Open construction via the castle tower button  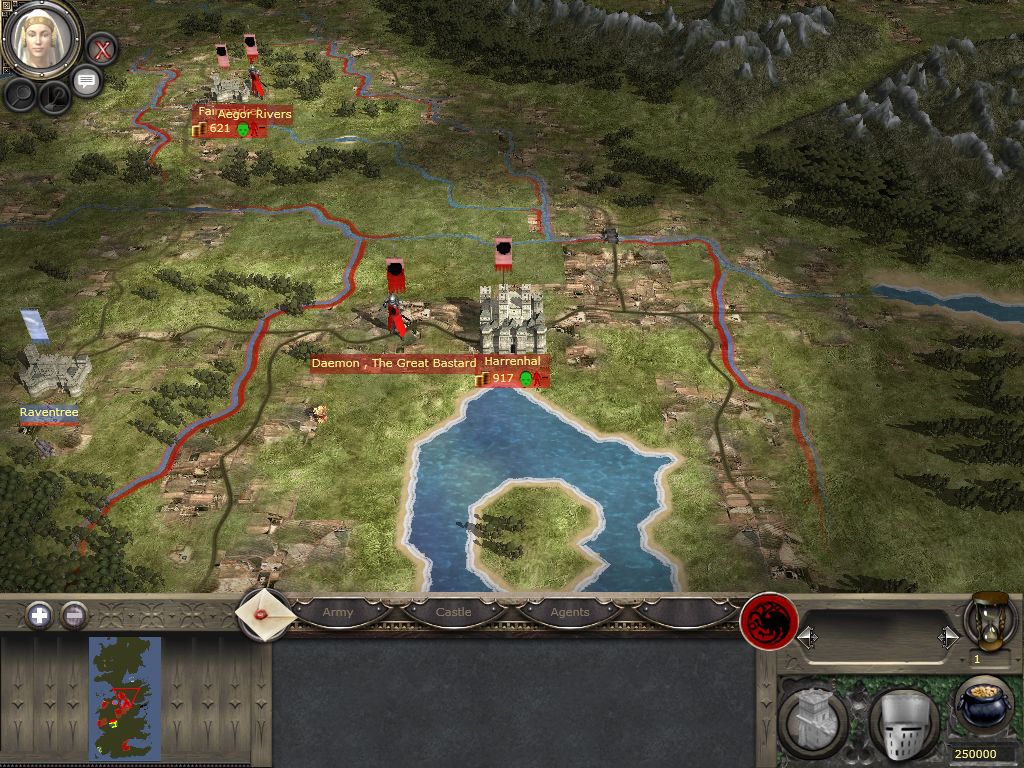click(x=812, y=718)
